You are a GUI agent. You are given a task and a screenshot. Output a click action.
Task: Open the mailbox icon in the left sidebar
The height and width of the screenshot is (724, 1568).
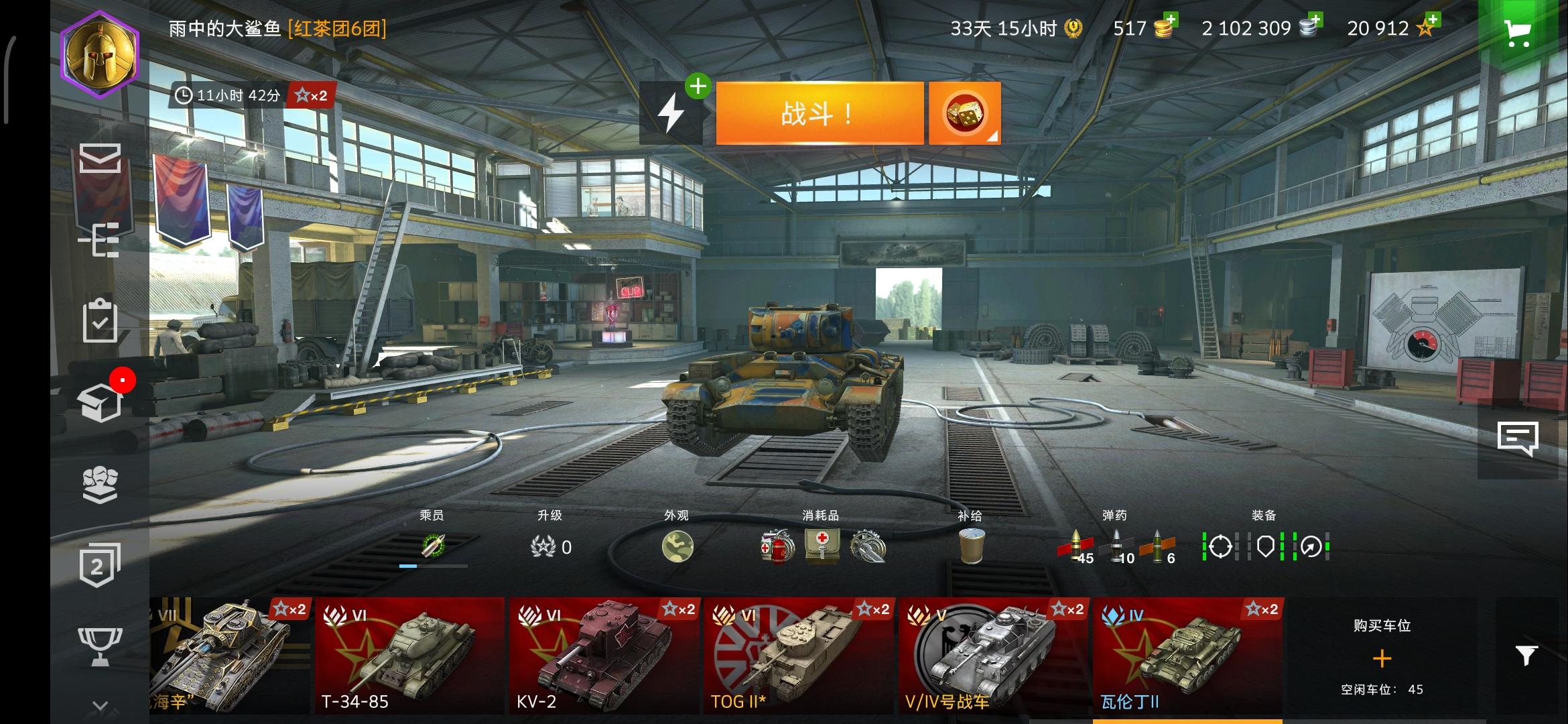99,159
